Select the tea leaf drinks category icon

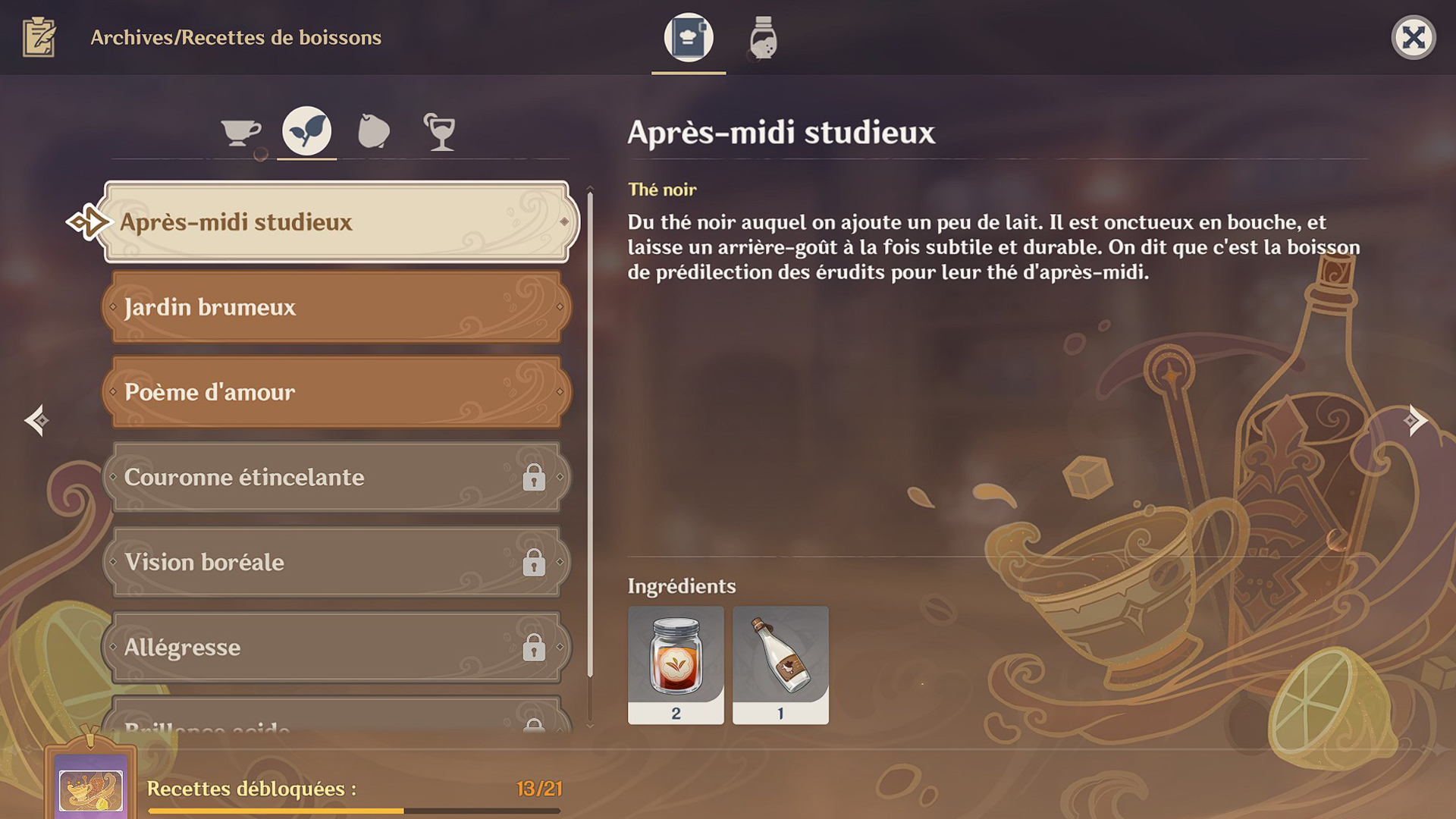tap(306, 129)
